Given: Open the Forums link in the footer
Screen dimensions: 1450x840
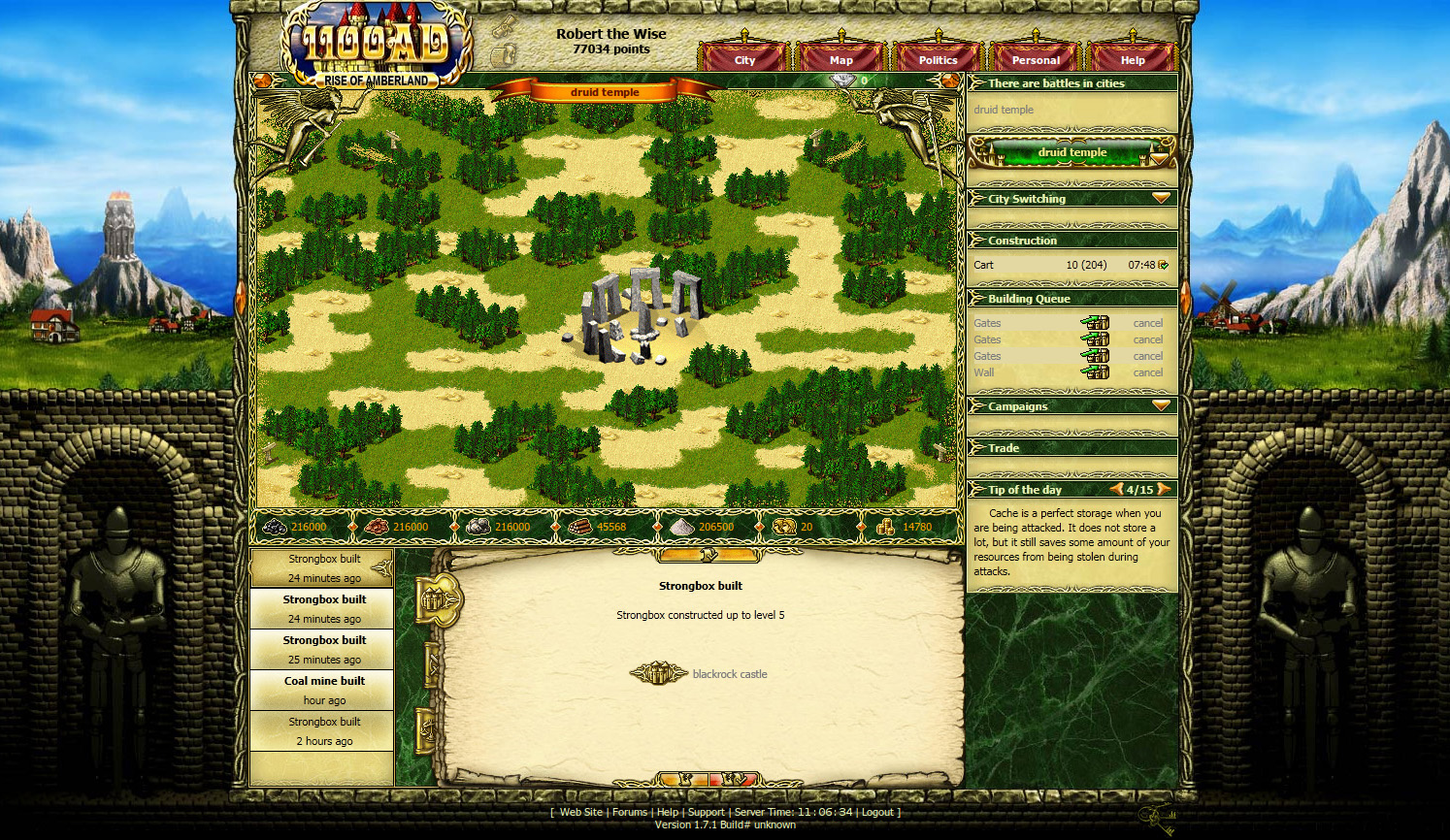Looking at the screenshot, I should pyautogui.click(x=629, y=812).
